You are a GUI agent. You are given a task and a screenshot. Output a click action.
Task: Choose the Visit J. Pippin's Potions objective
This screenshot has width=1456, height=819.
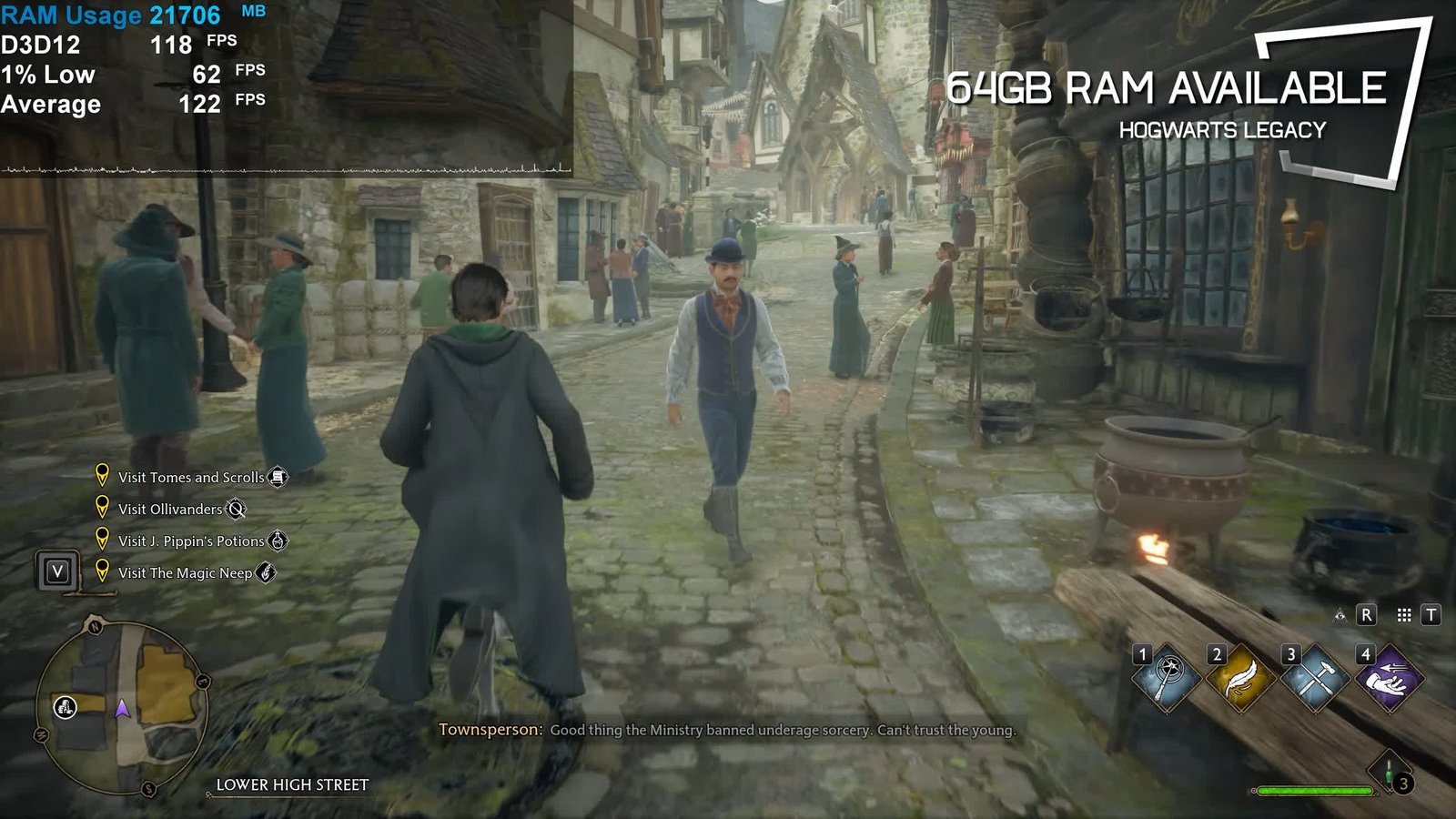pos(191,541)
